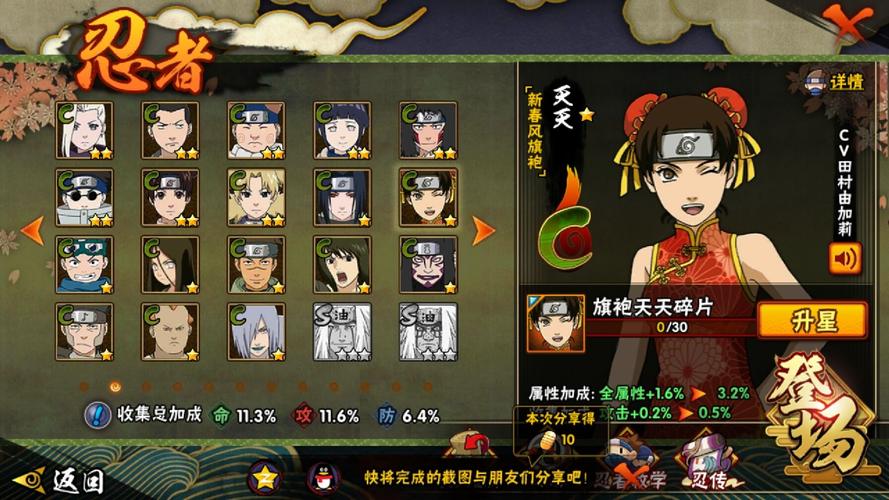Screen dimensions: 889x500
Task: Share via the yellow star icon
Action: [x=263, y=477]
